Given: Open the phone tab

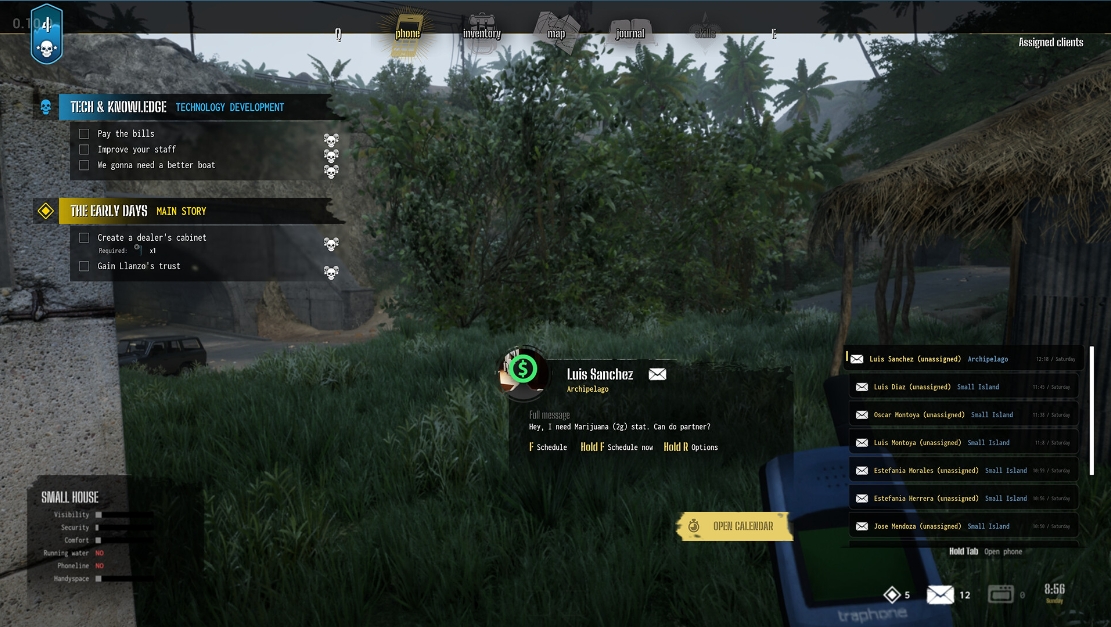Looking at the screenshot, I should [x=407, y=31].
